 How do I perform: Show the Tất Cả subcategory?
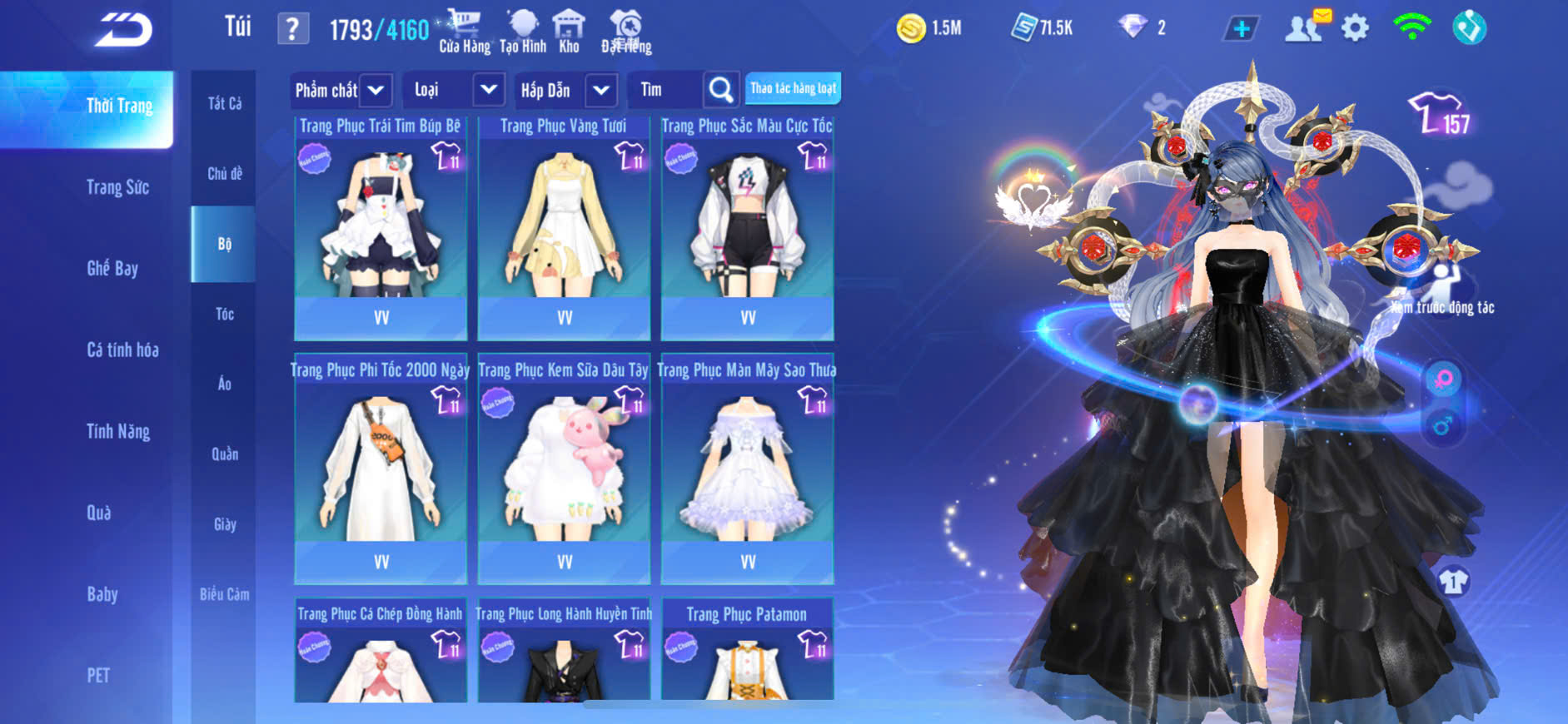224,103
